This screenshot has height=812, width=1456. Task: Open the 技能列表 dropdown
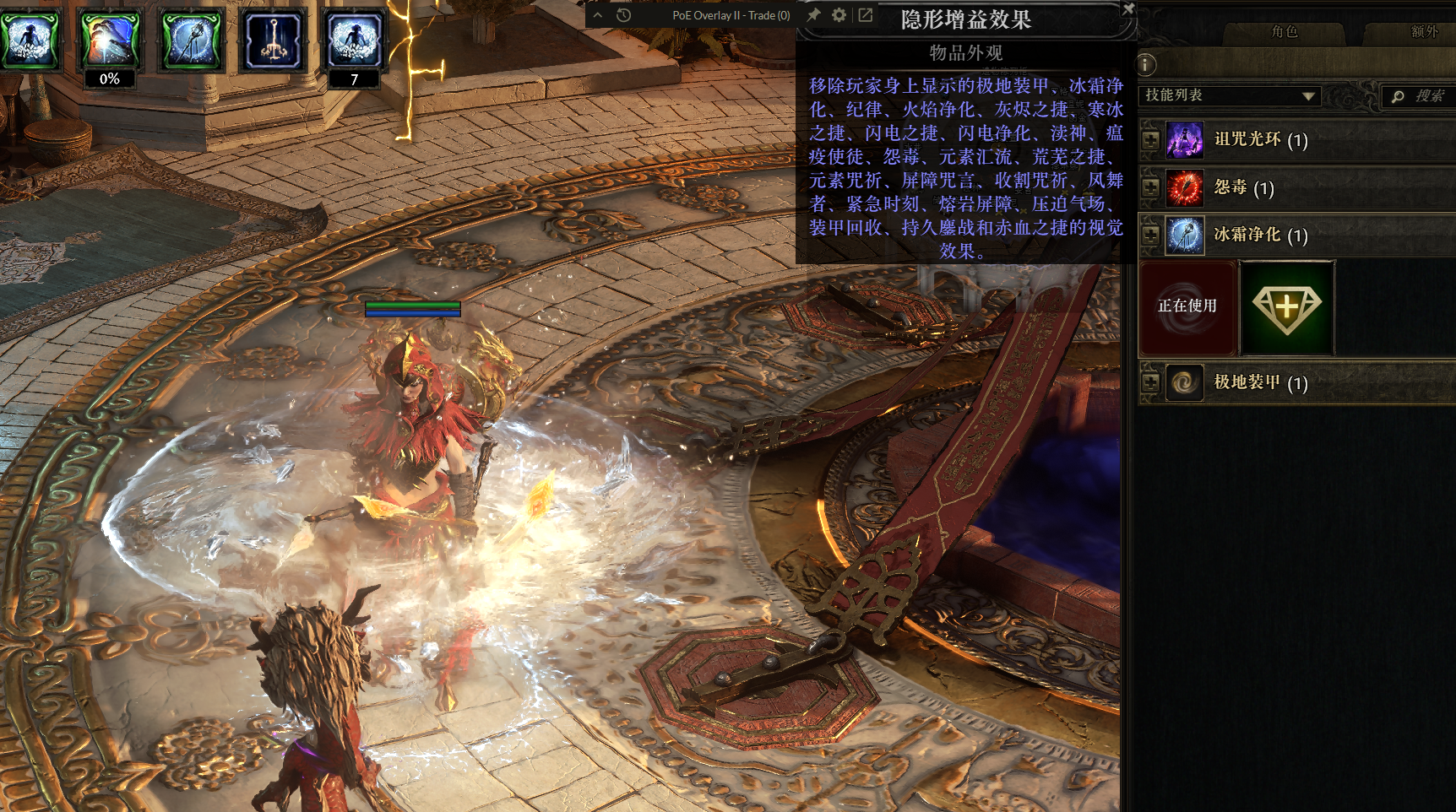click(1231, 96)
